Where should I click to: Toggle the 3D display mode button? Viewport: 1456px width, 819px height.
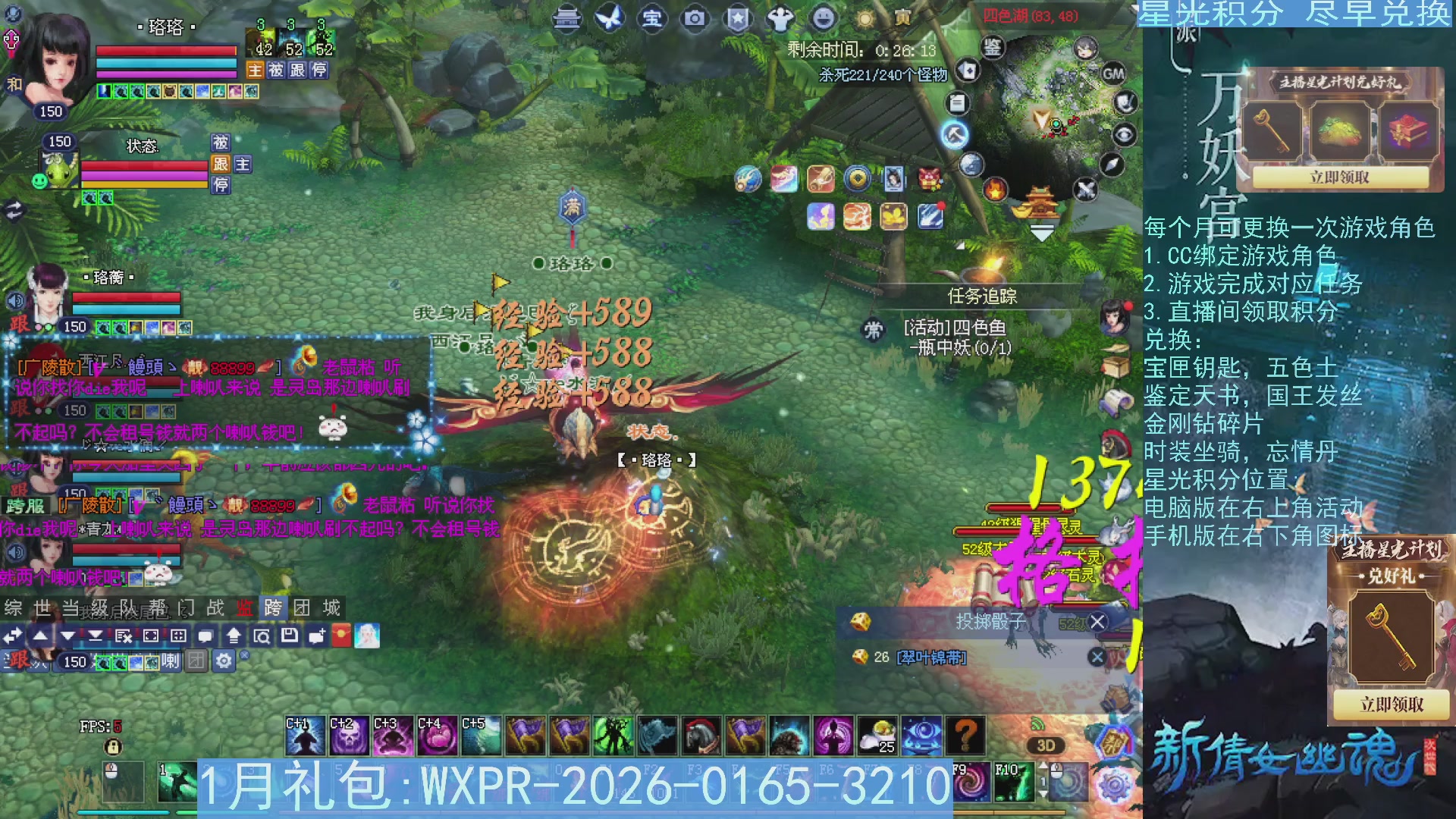pyautogui.click(x=1046, y=745)
